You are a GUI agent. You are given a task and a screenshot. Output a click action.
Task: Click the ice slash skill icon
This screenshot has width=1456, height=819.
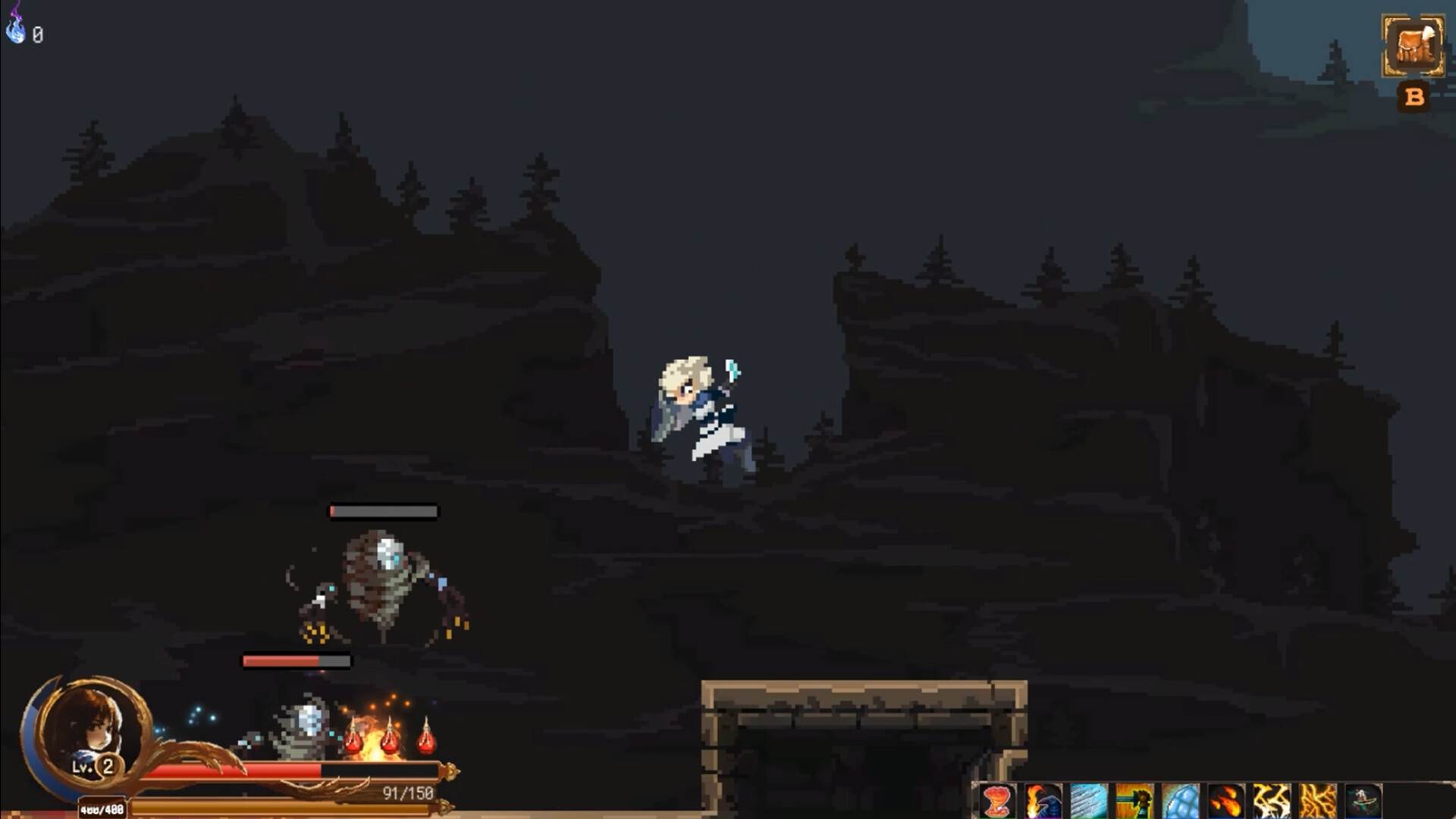(1090, 800)
